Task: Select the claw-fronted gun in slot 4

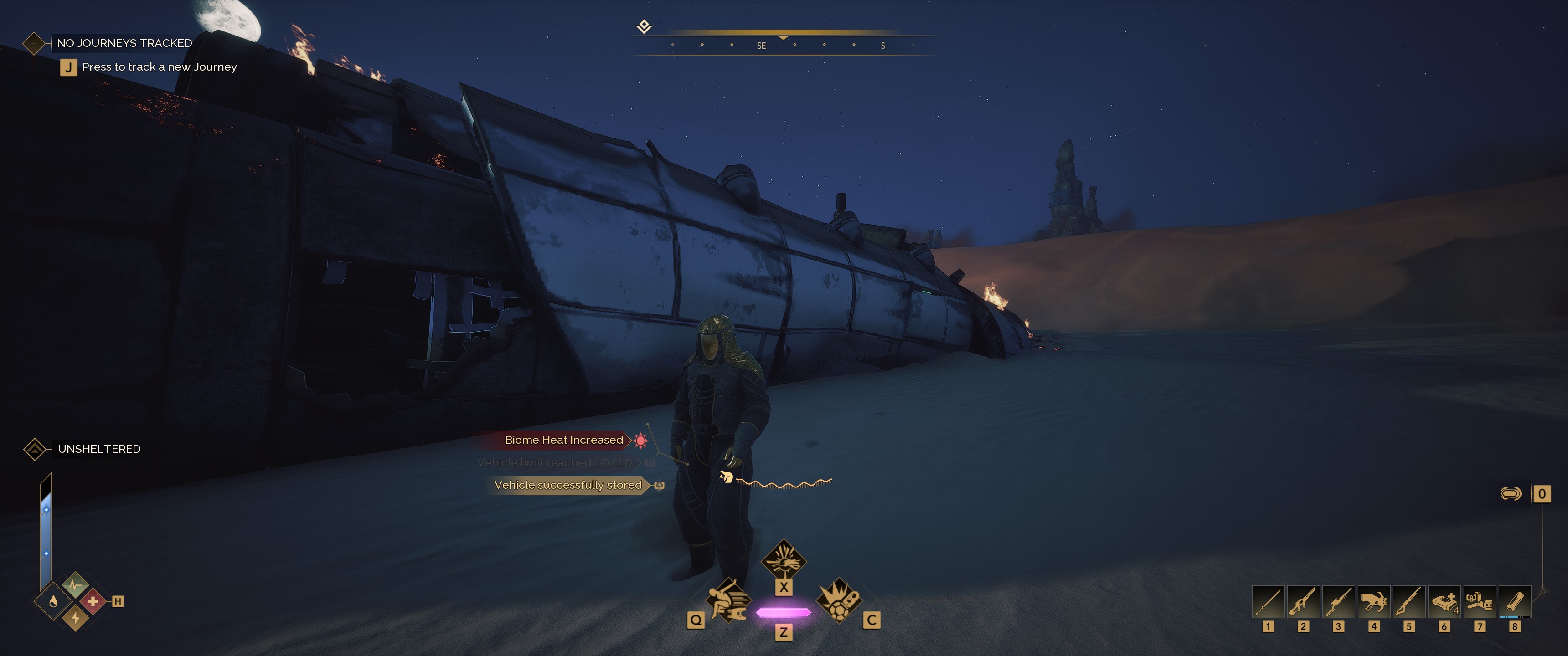Action: 1374,602
